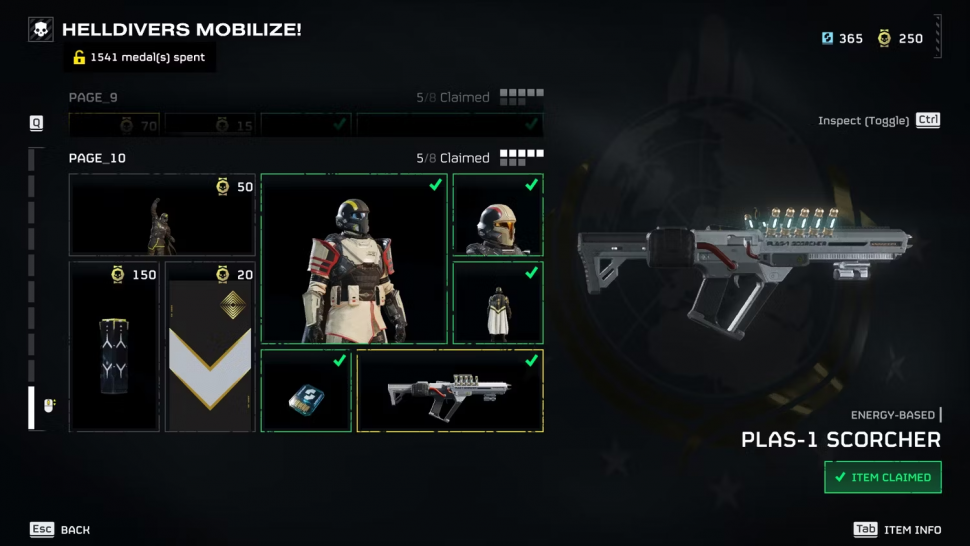Viewport: 970px width, 546px height.
Task: Go back using the Back button
Action: [60, 529]
